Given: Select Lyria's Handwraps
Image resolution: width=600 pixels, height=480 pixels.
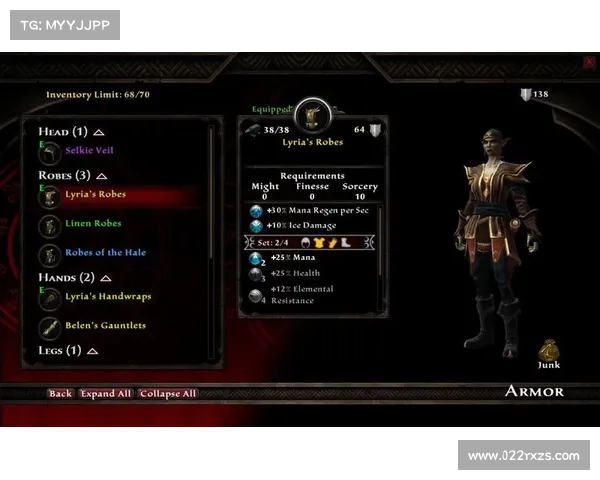Looking at the screenshot, I should tap(109, 296).
